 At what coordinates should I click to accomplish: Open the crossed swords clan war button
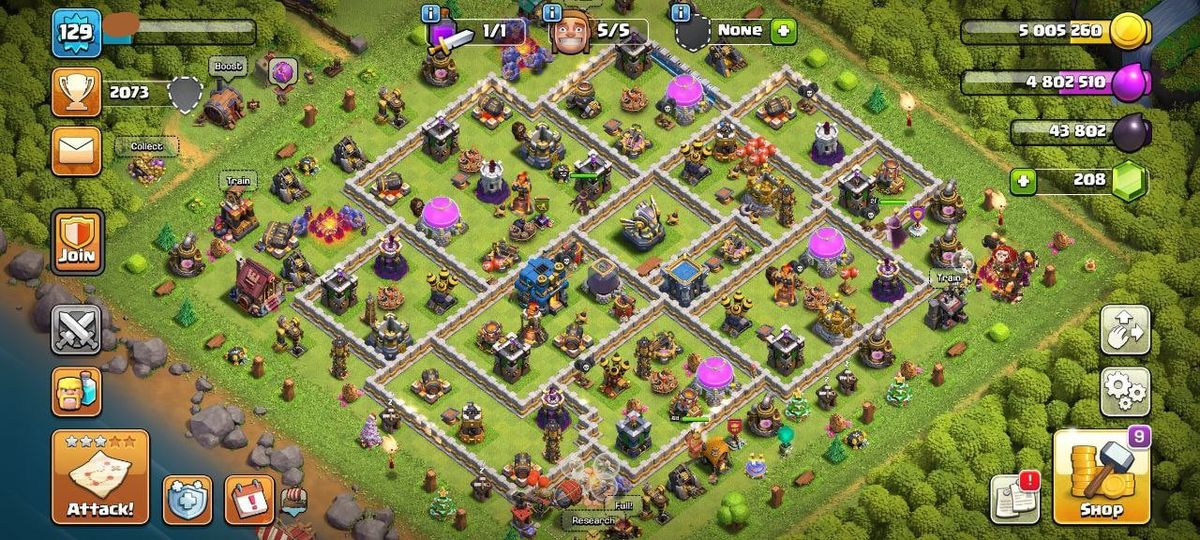click(x=77, y=329)
